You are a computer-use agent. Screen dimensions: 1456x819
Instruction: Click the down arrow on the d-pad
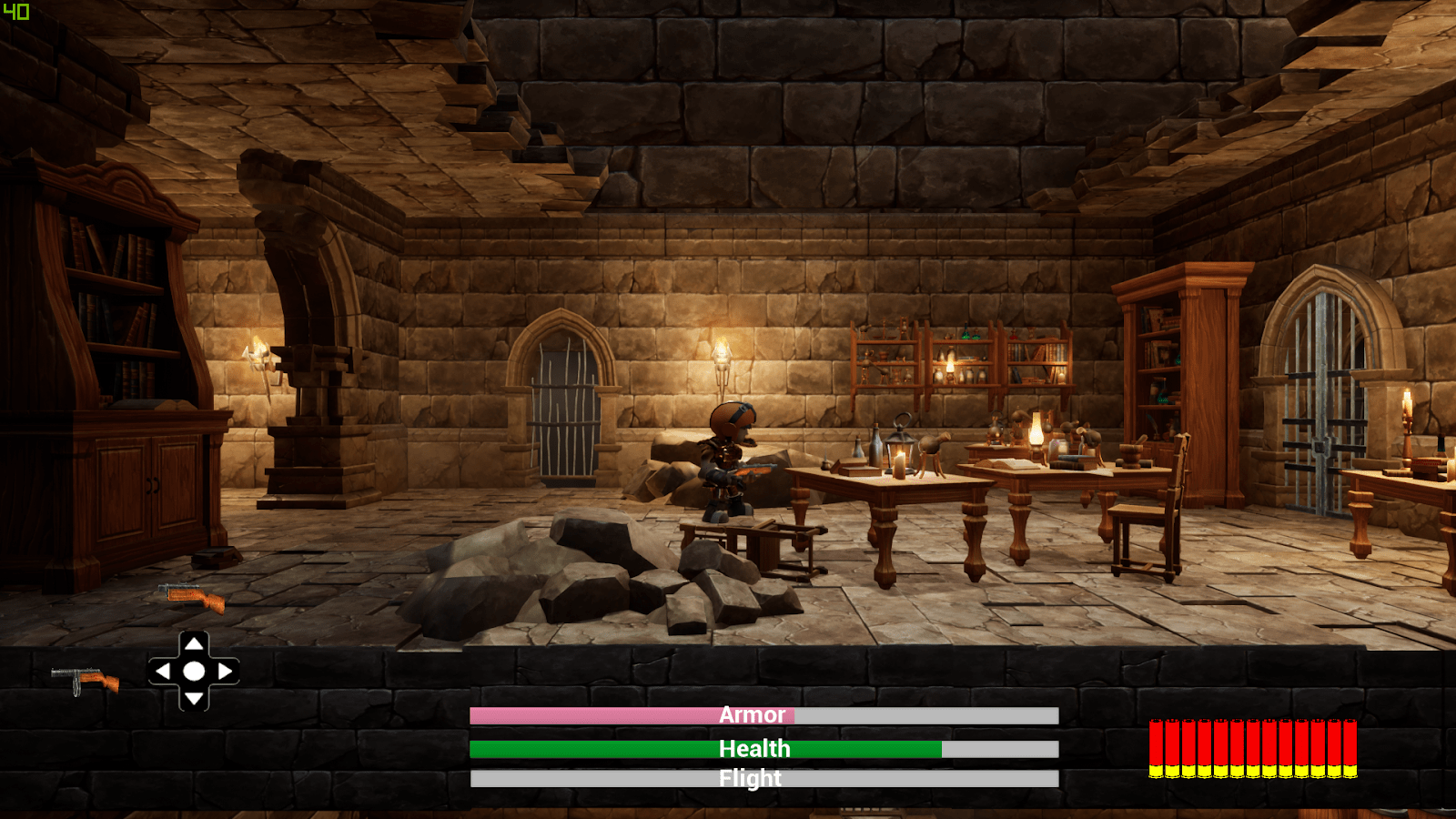[194, 698]
